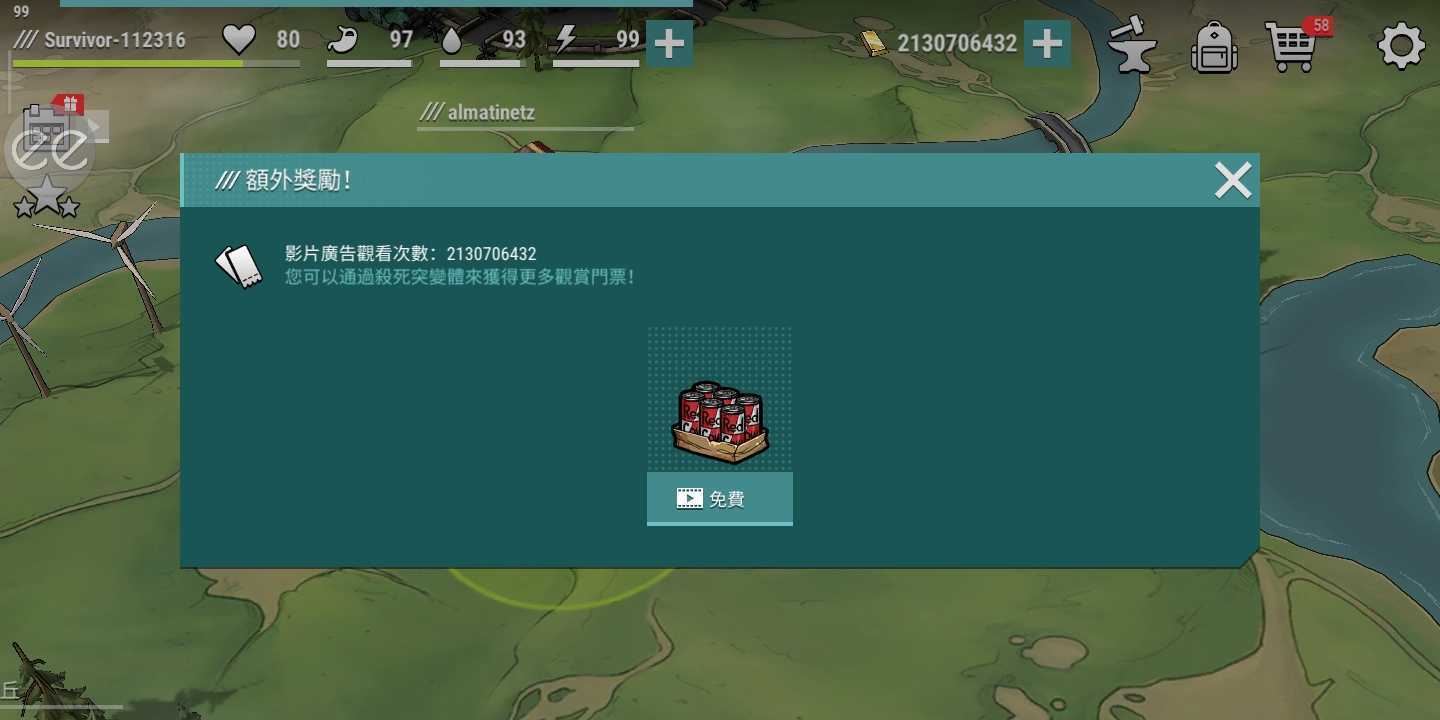Click the film icon on the 免費 button
Viewport: 1440px width, 720px height.
[x=688, y=497]
